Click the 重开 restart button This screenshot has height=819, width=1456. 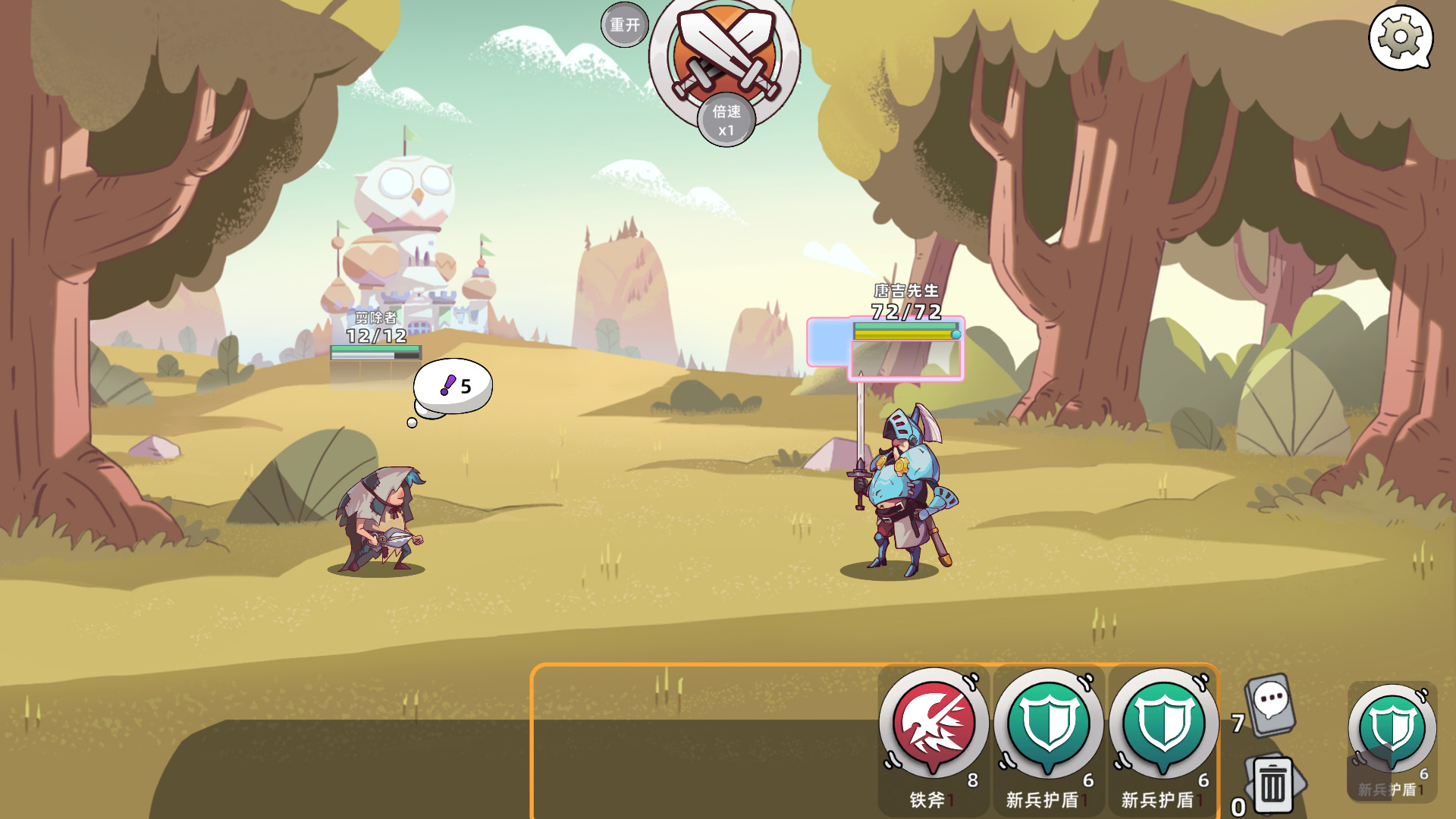click(x=625, y=25)
